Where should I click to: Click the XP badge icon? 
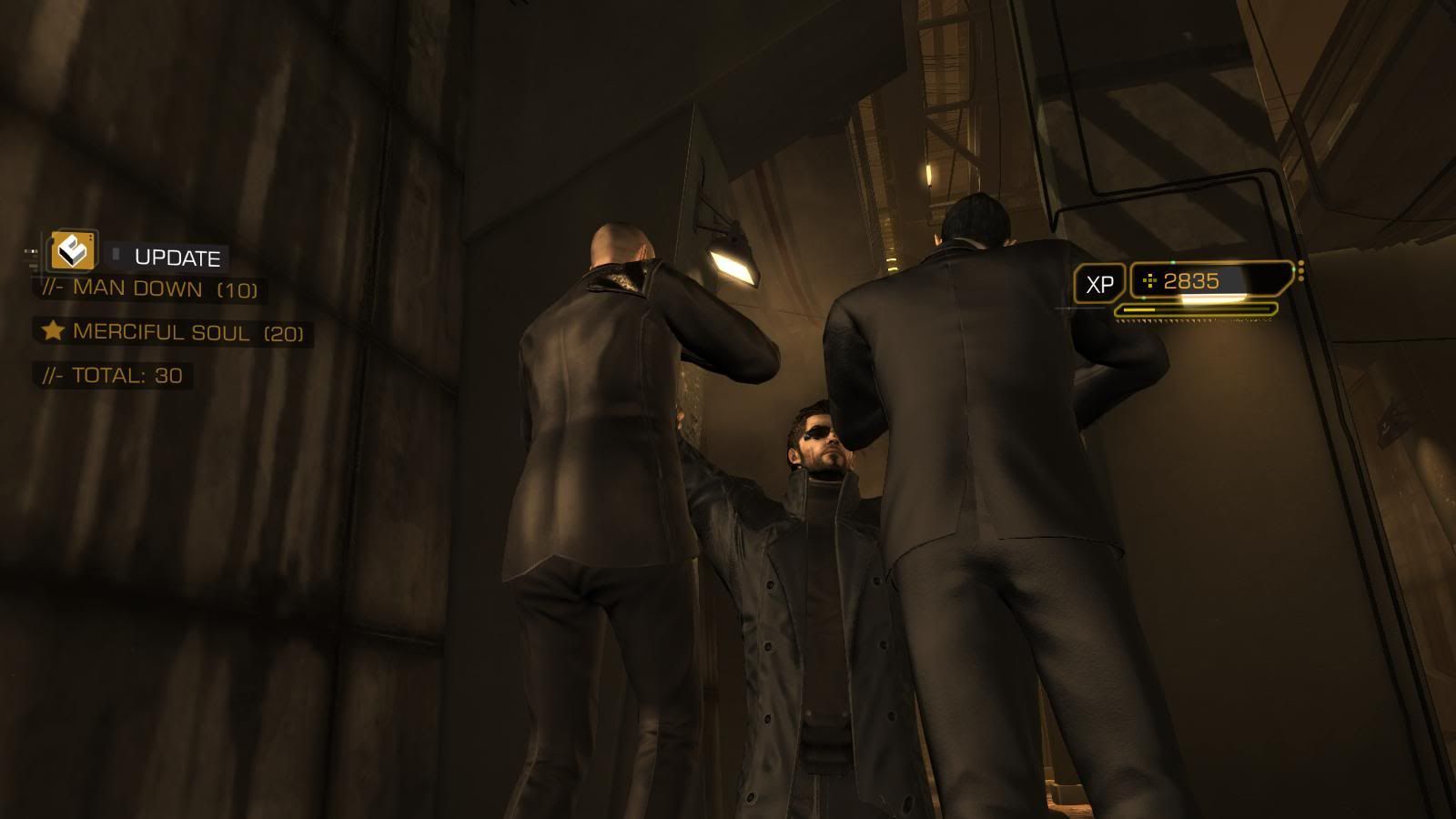(x=1099, y=285)
